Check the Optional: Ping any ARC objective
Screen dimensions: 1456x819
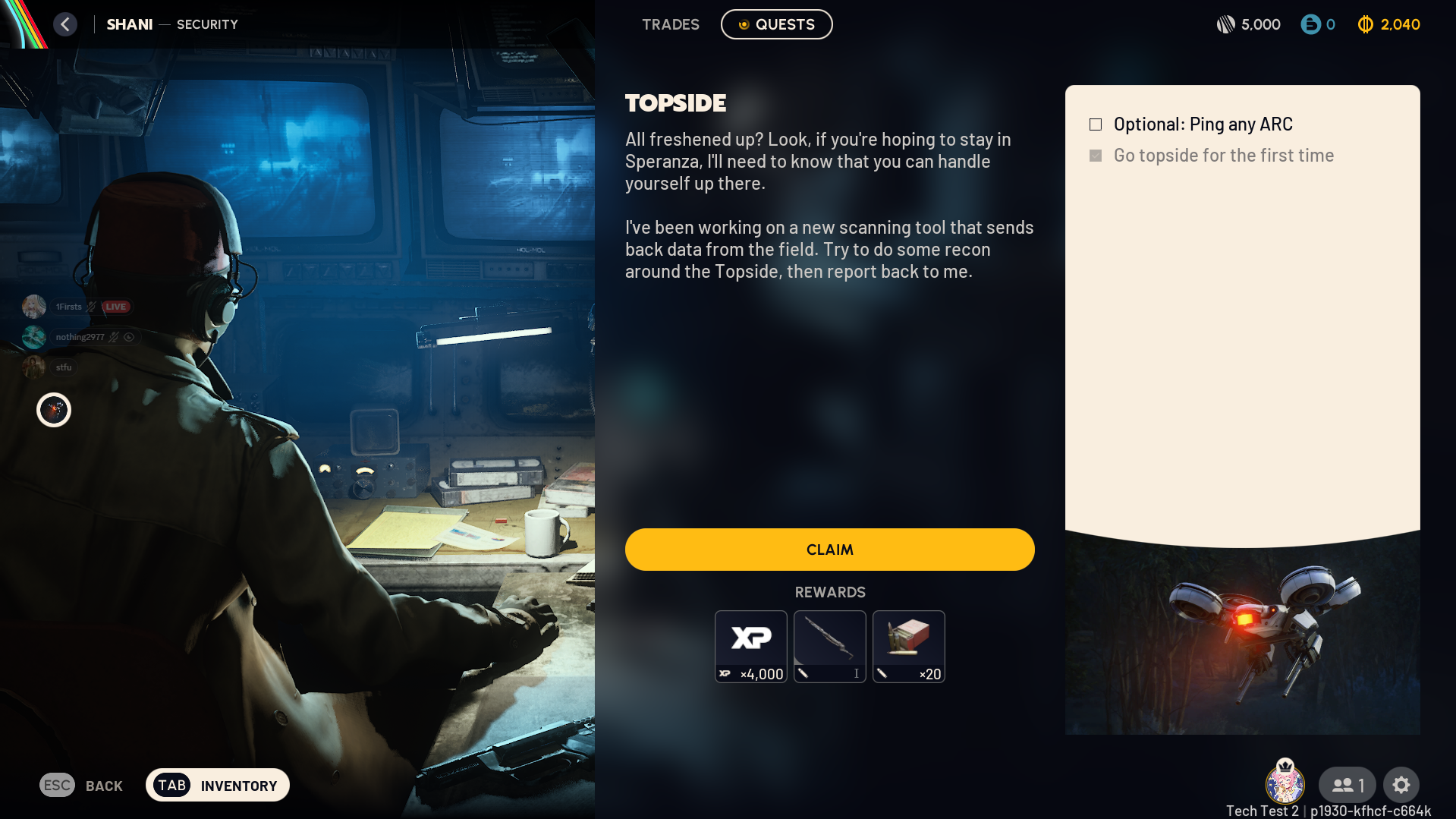(1096, 124)
